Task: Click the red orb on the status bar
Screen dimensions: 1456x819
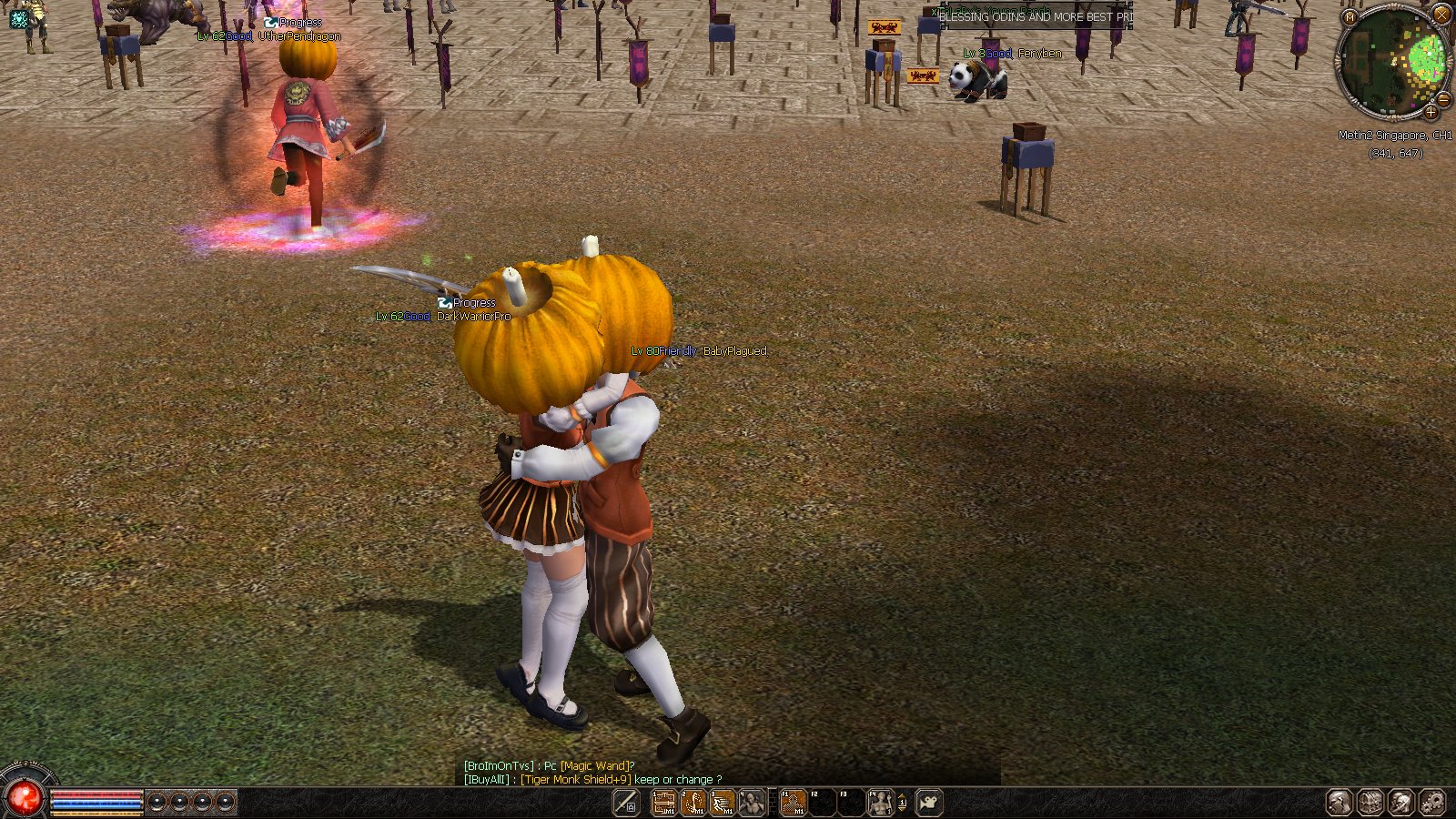Action: click(25, 798)
